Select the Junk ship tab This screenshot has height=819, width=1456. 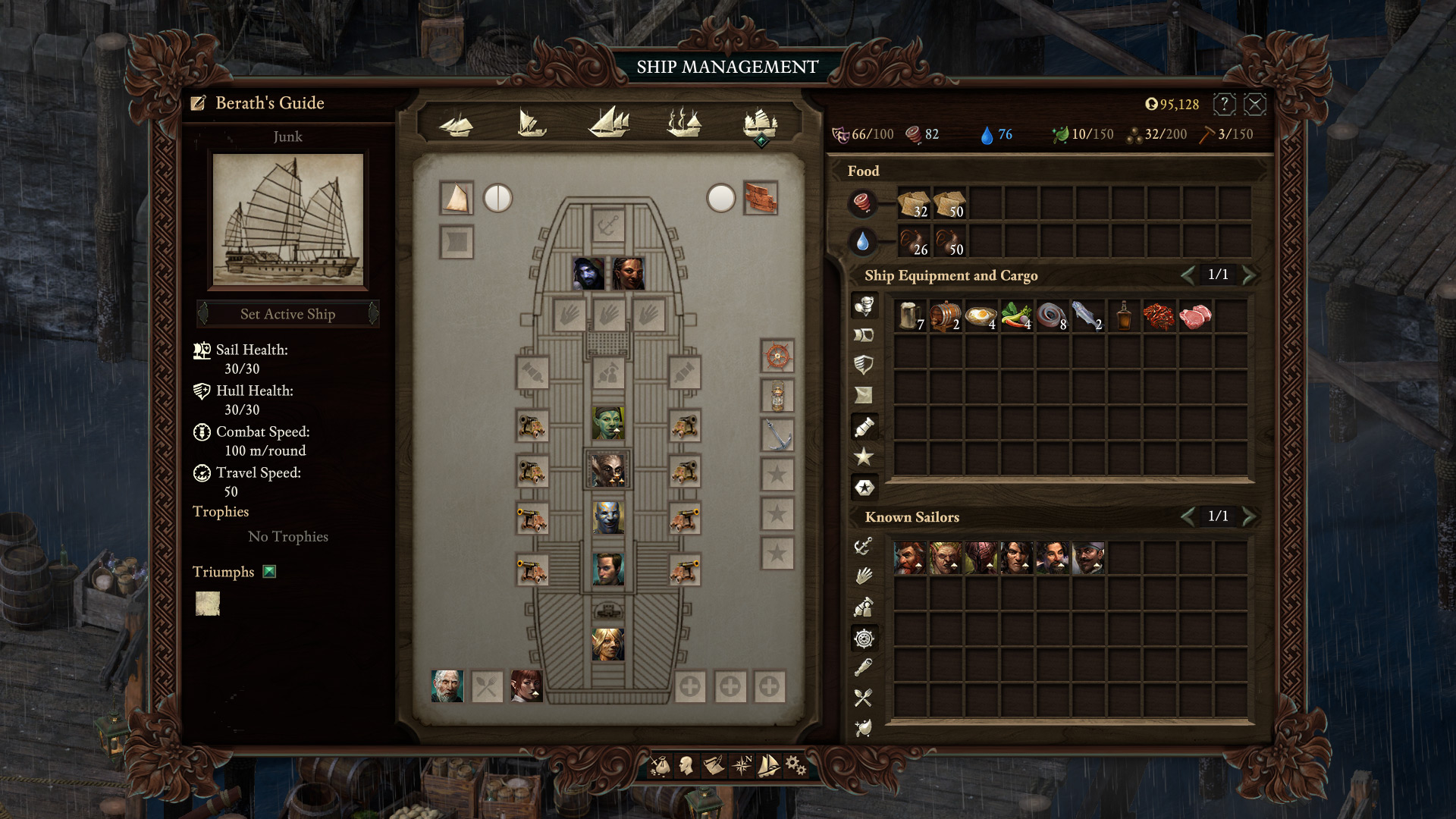[x=760, y=122]
